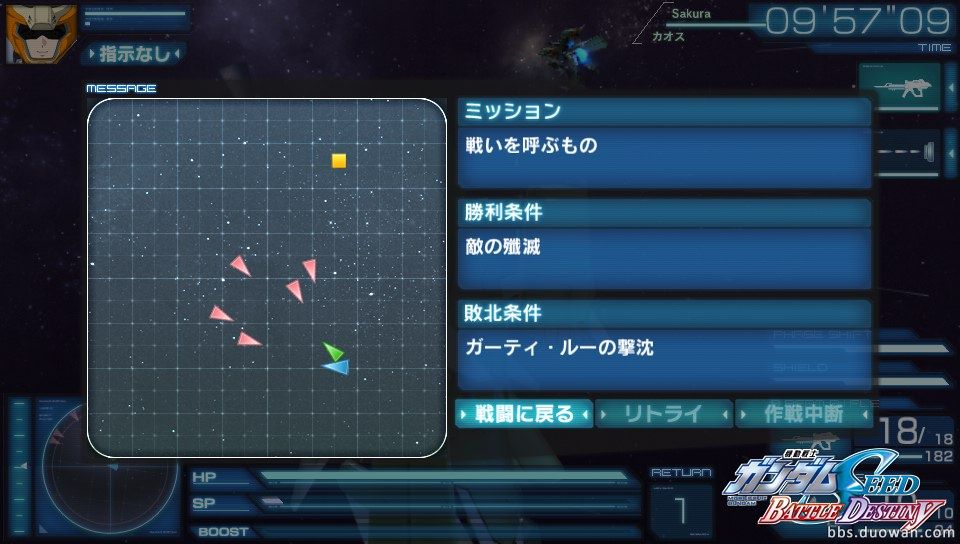This screenshot has width=960, height=544.
Task: Select 作戦中断 to abort the mission
Action: [x=804, y=413]
